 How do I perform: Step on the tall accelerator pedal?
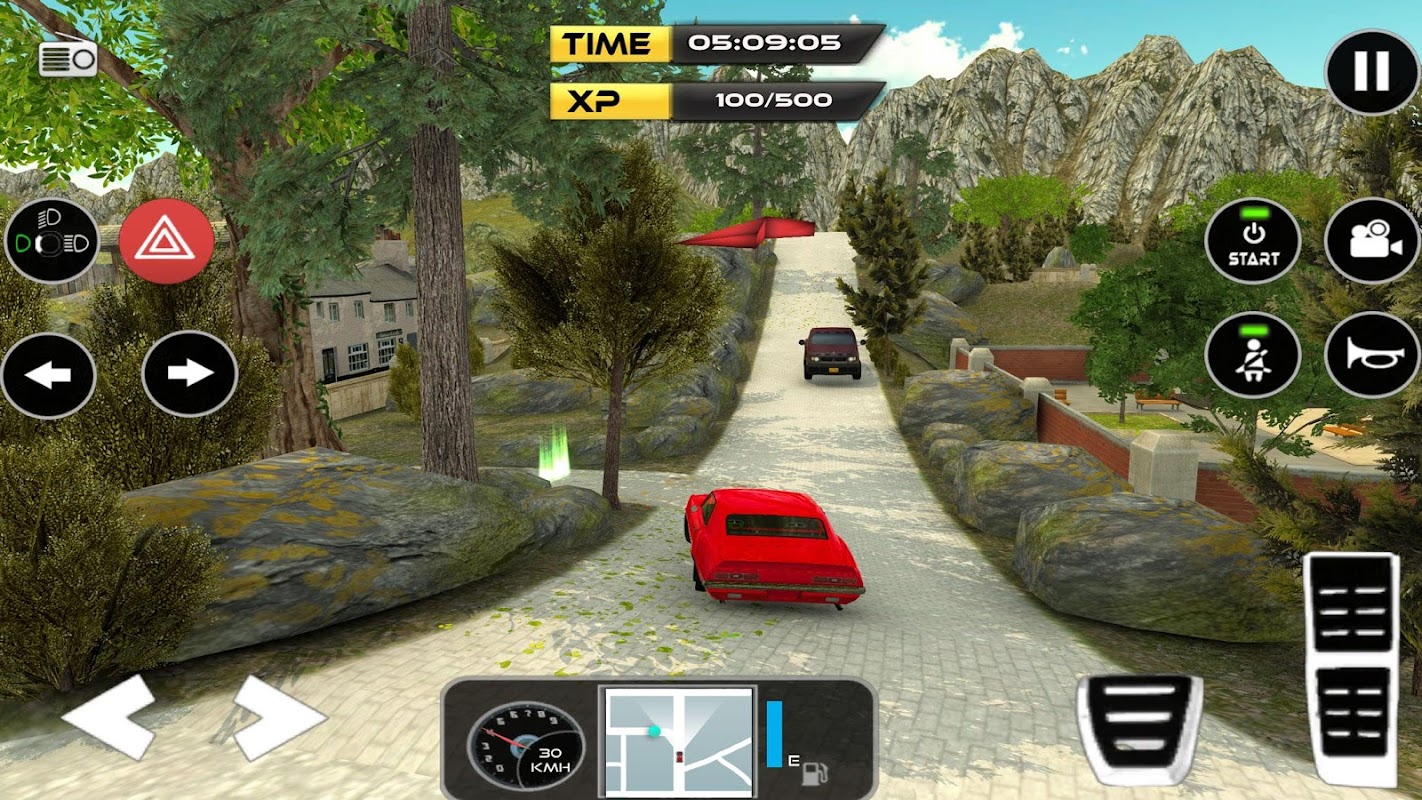point(1352,668)
